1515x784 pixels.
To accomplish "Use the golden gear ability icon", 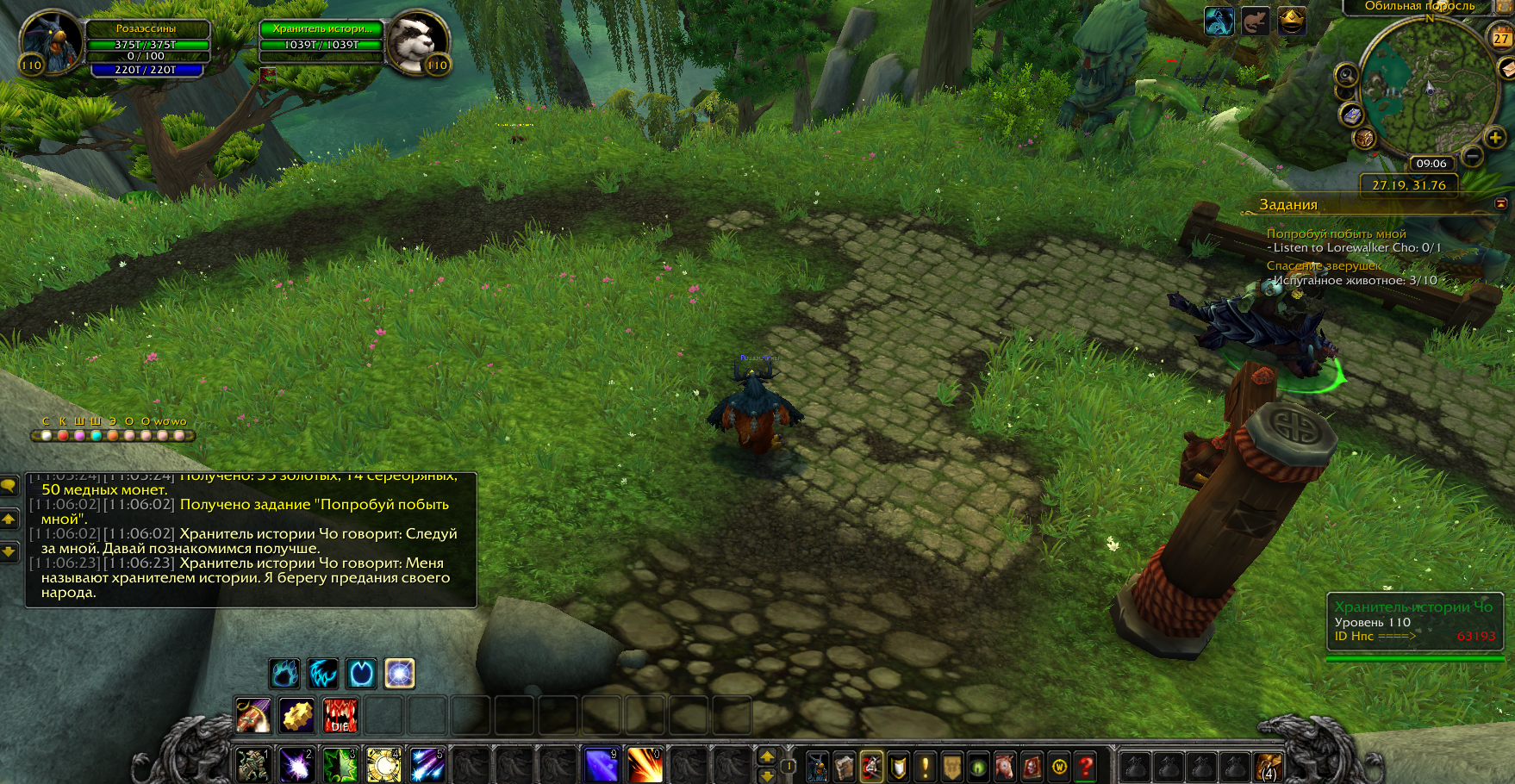I will (x=296, y=716).
